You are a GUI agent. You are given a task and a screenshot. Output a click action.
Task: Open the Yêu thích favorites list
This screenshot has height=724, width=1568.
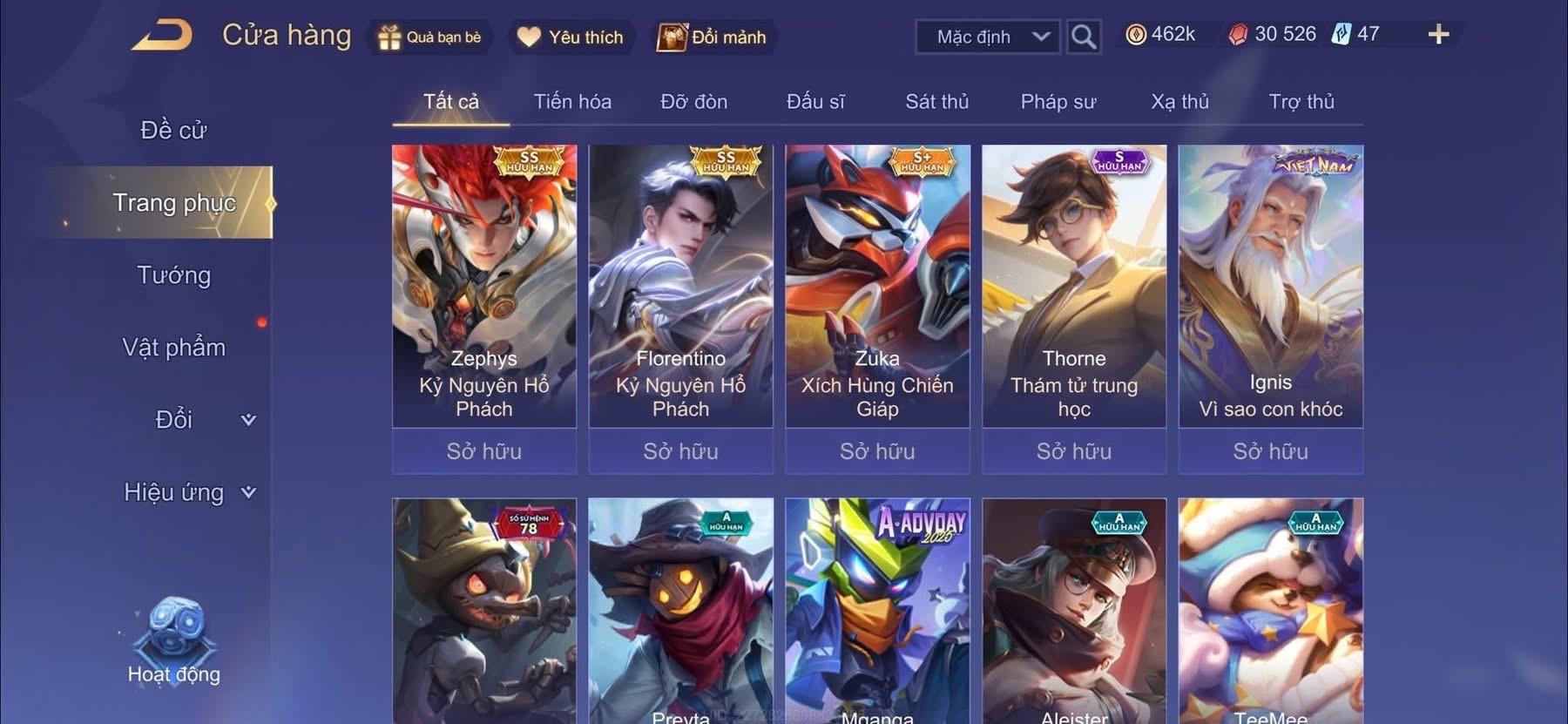571,37
